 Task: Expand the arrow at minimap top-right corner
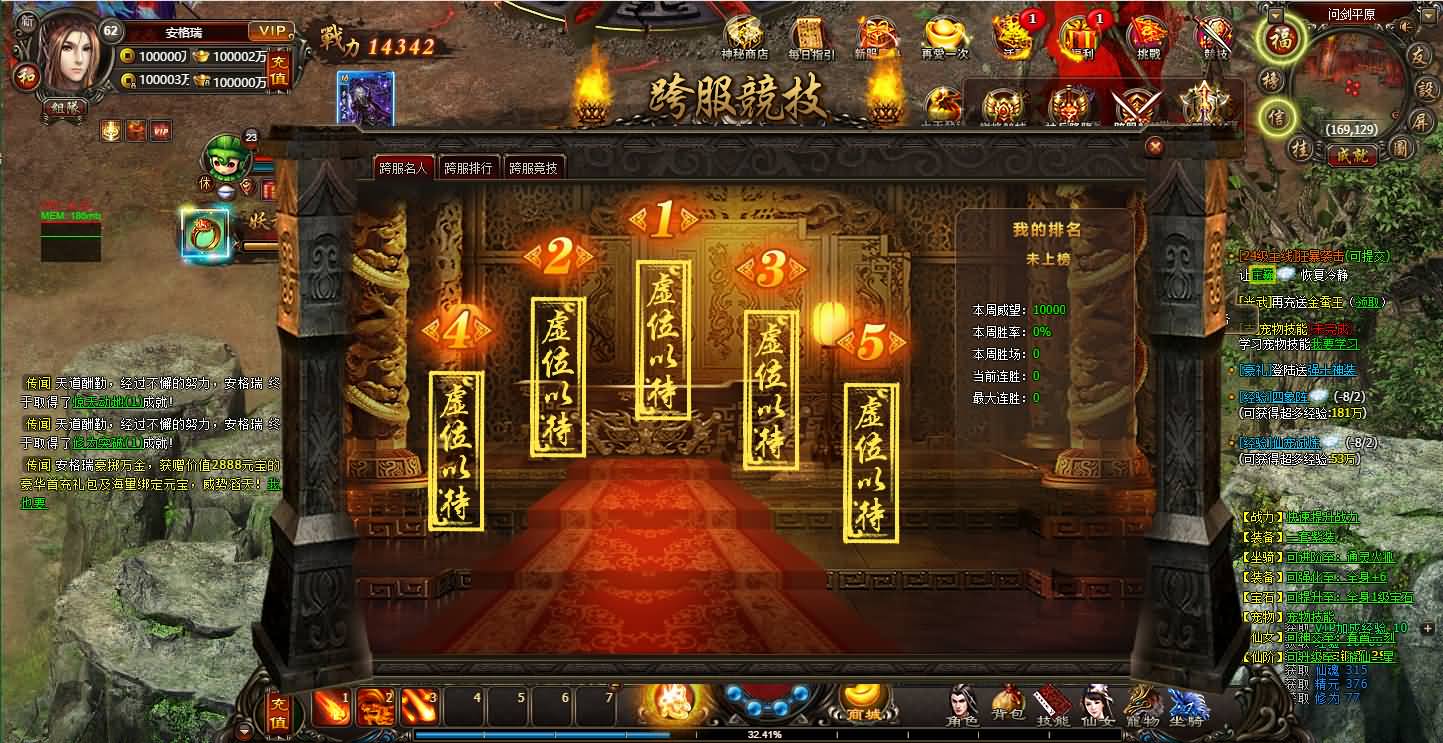point(1429,16)
